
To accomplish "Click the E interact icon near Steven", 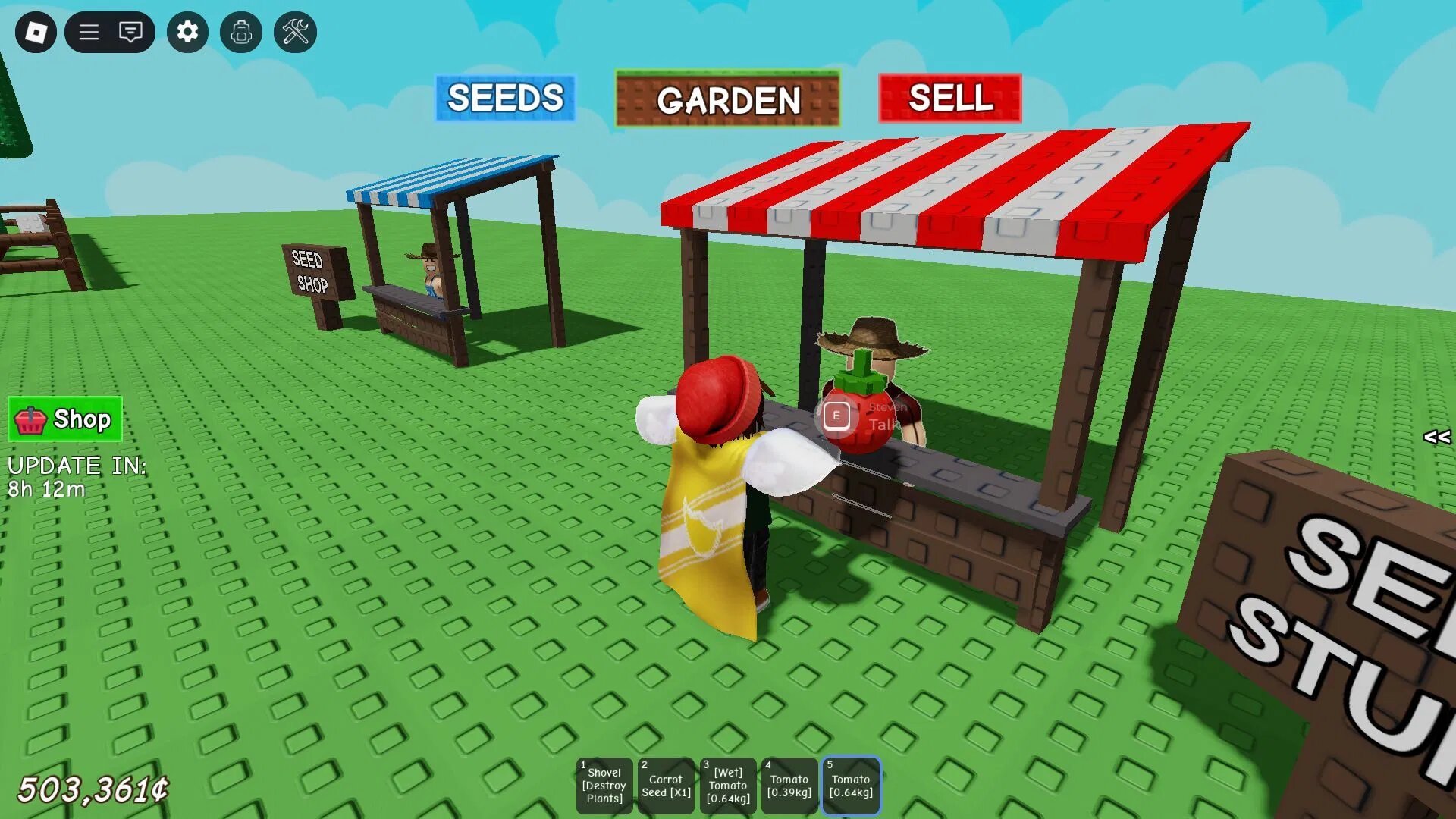I will click(837, 416).
